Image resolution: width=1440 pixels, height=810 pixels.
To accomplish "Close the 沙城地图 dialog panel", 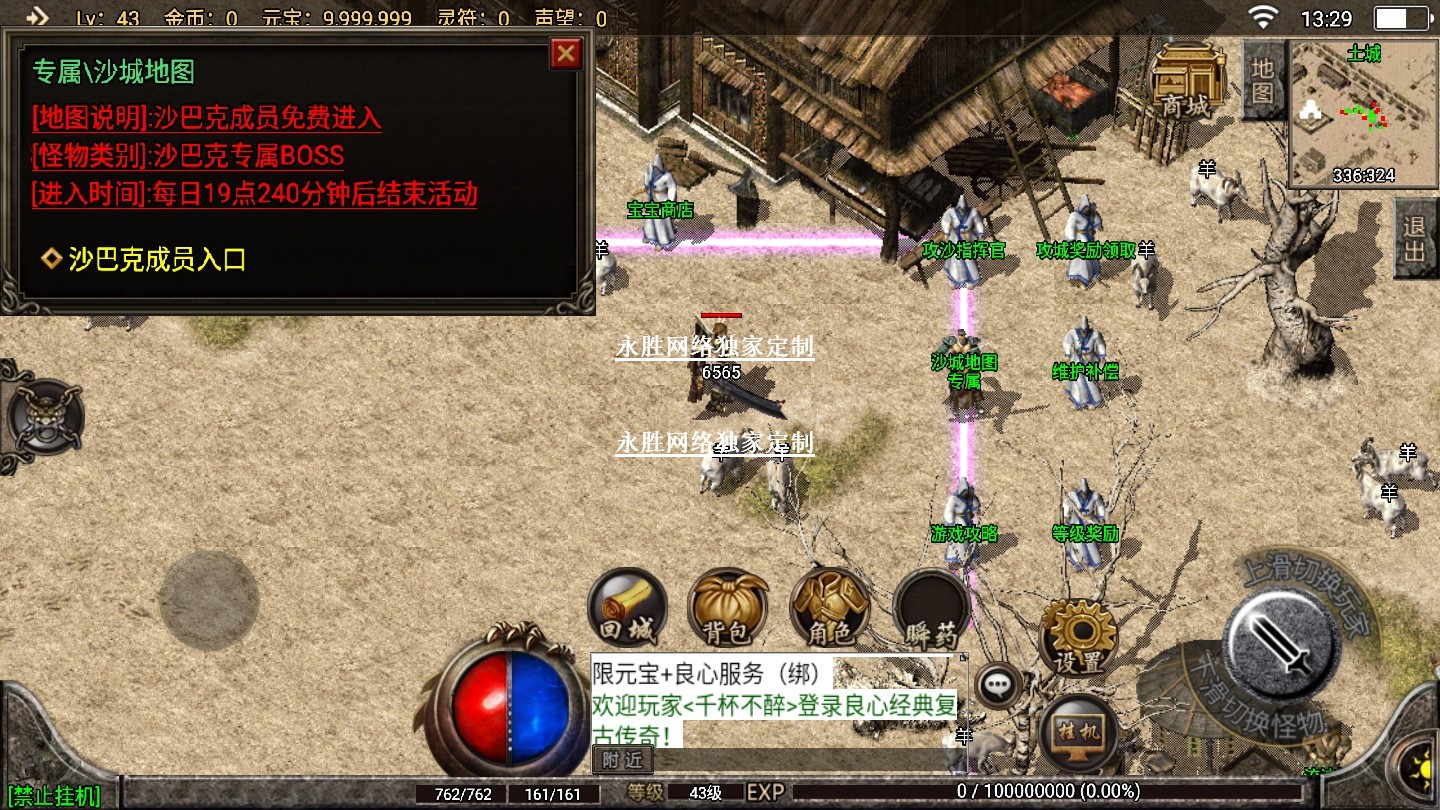I will click(x=566, y=53).
